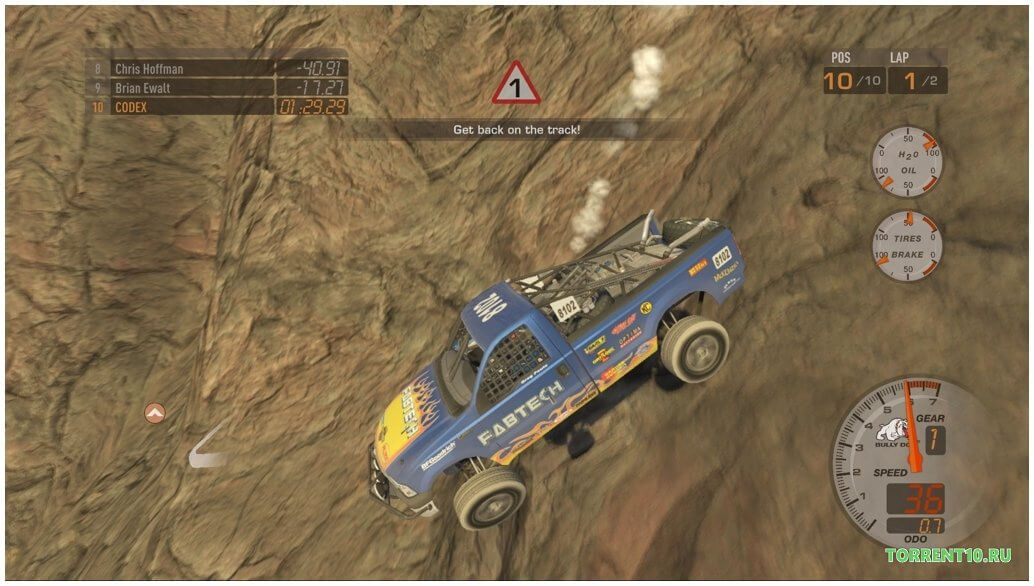Select Chris Hoffman's leaderboard row
The height and width of the screenshot is (586, 1034).
(x=216, y=69)
